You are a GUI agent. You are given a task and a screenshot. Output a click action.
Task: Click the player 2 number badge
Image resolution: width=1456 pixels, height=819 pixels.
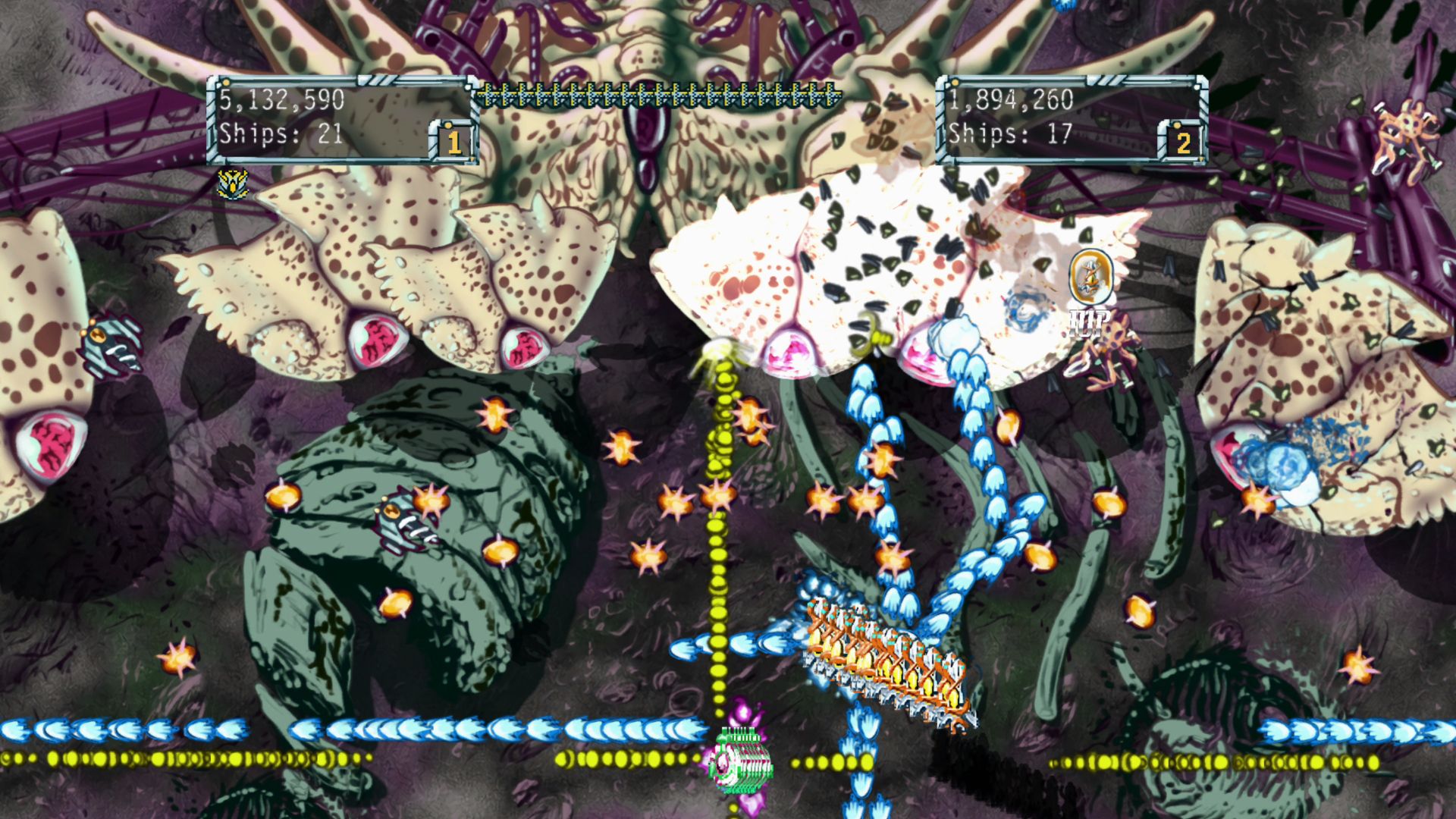1182,141
